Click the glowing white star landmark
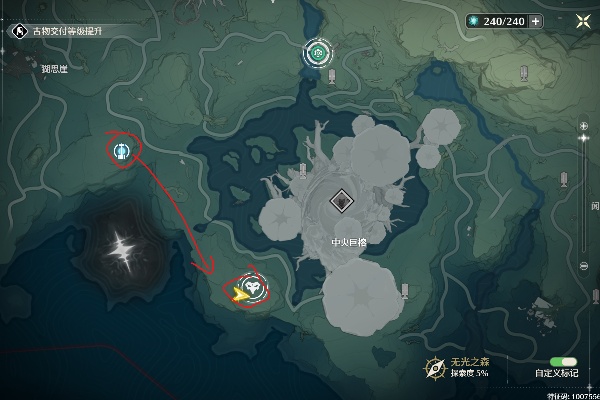600x400 pixels. (x=123, y=246)
